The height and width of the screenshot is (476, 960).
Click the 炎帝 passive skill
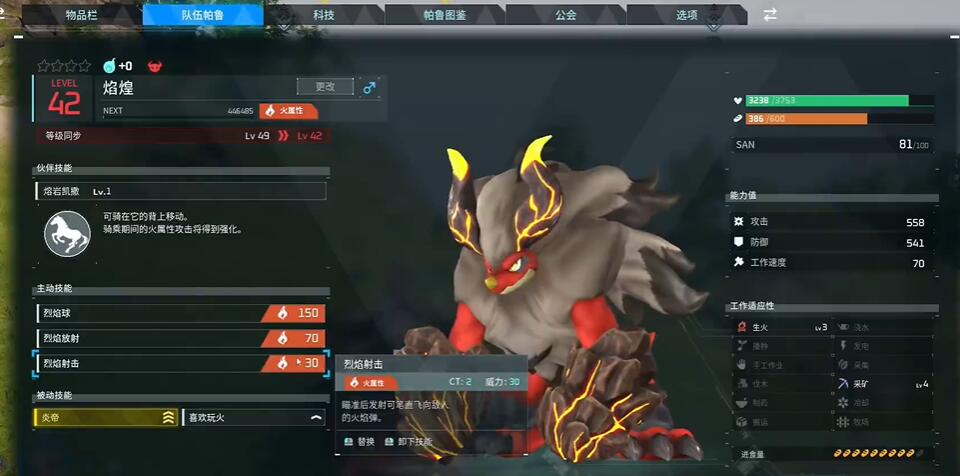[x=106, y=418]
